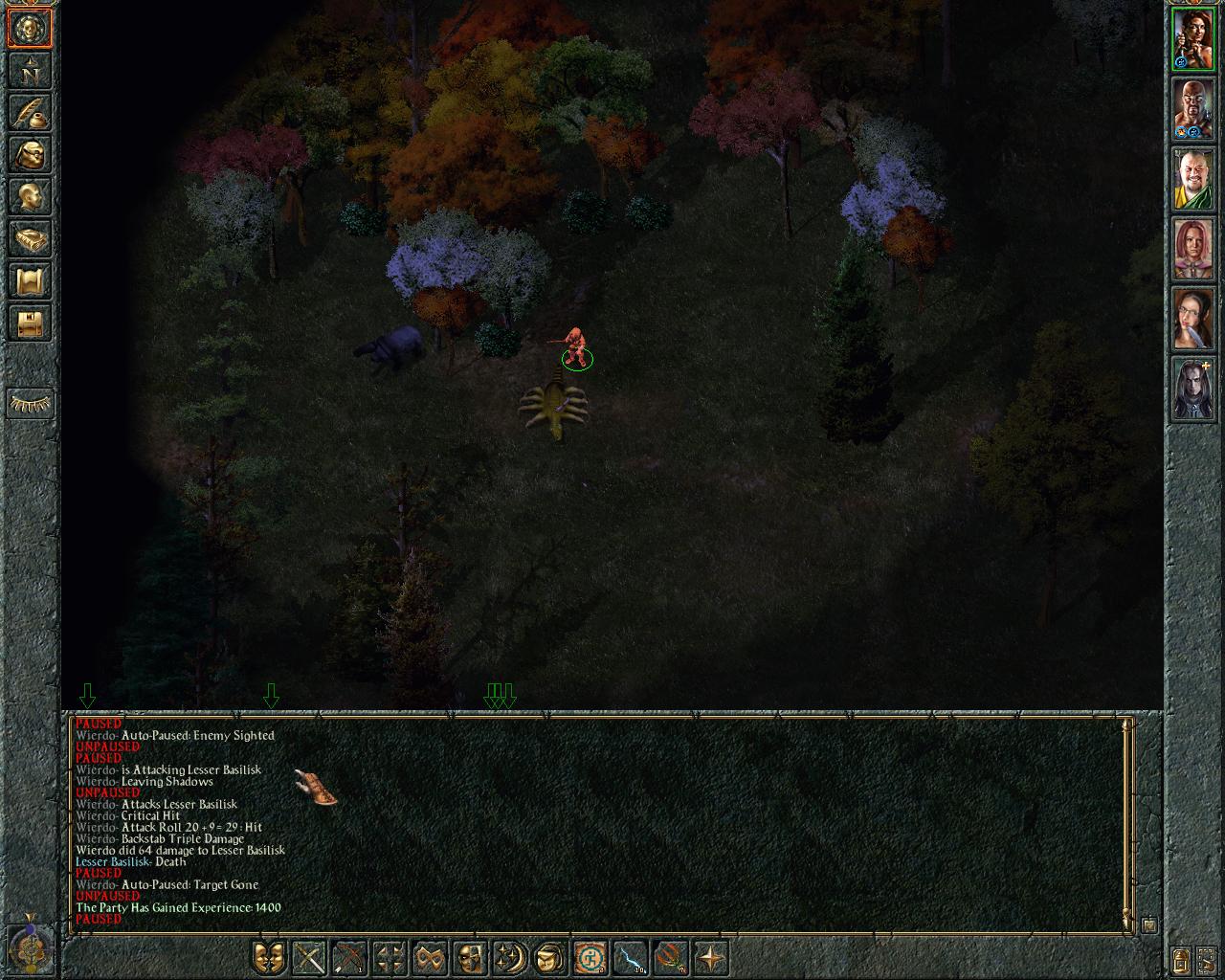
Task: Pick the woman with glasses portrait
Action: (x=1193, y=320)
